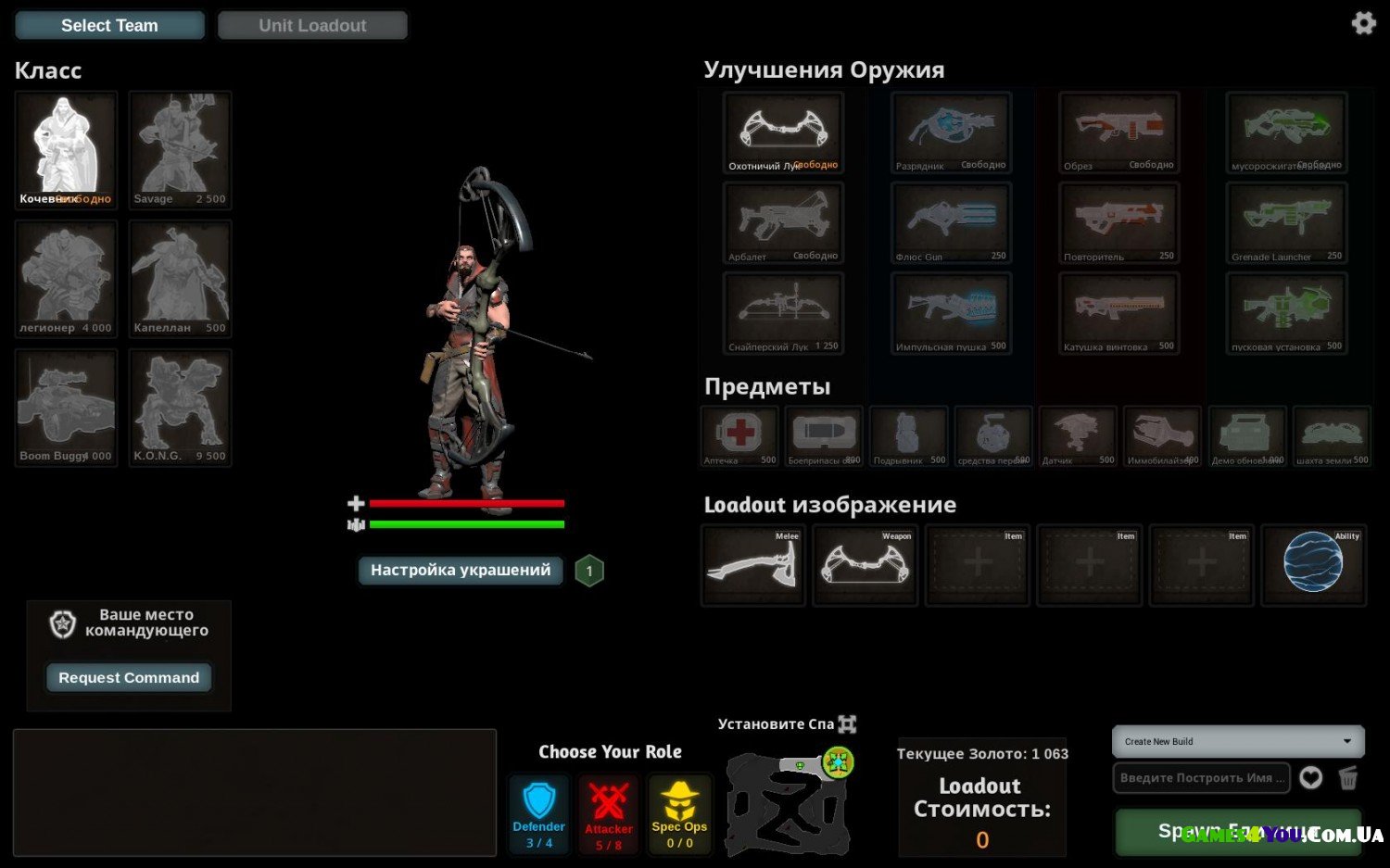Select the Savage class tile
The height and width of the screenshot is (868, 1390).
[x=180, y=149]
